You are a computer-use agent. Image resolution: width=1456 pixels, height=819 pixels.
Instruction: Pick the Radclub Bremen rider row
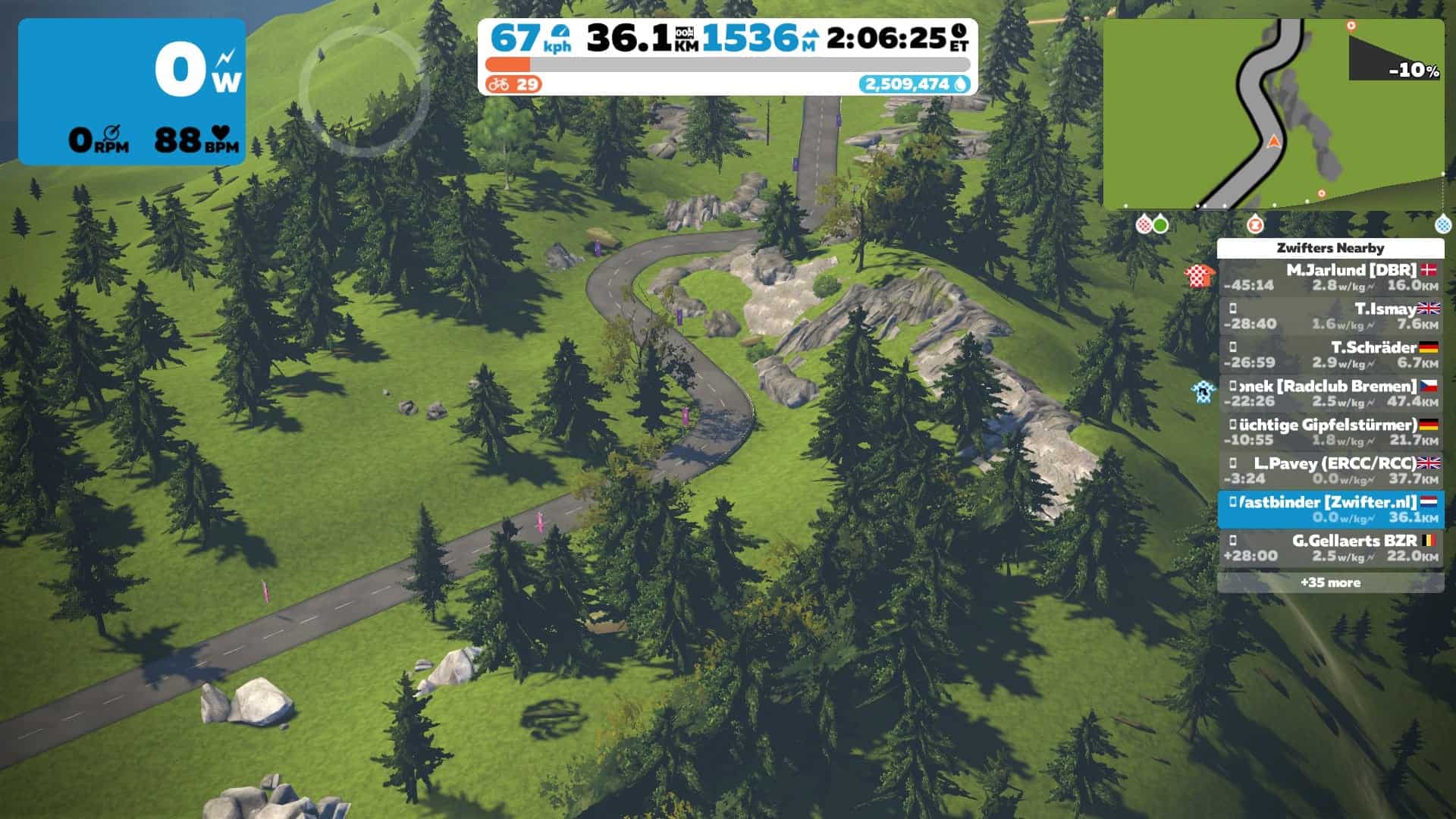(x=1330, y=394)
